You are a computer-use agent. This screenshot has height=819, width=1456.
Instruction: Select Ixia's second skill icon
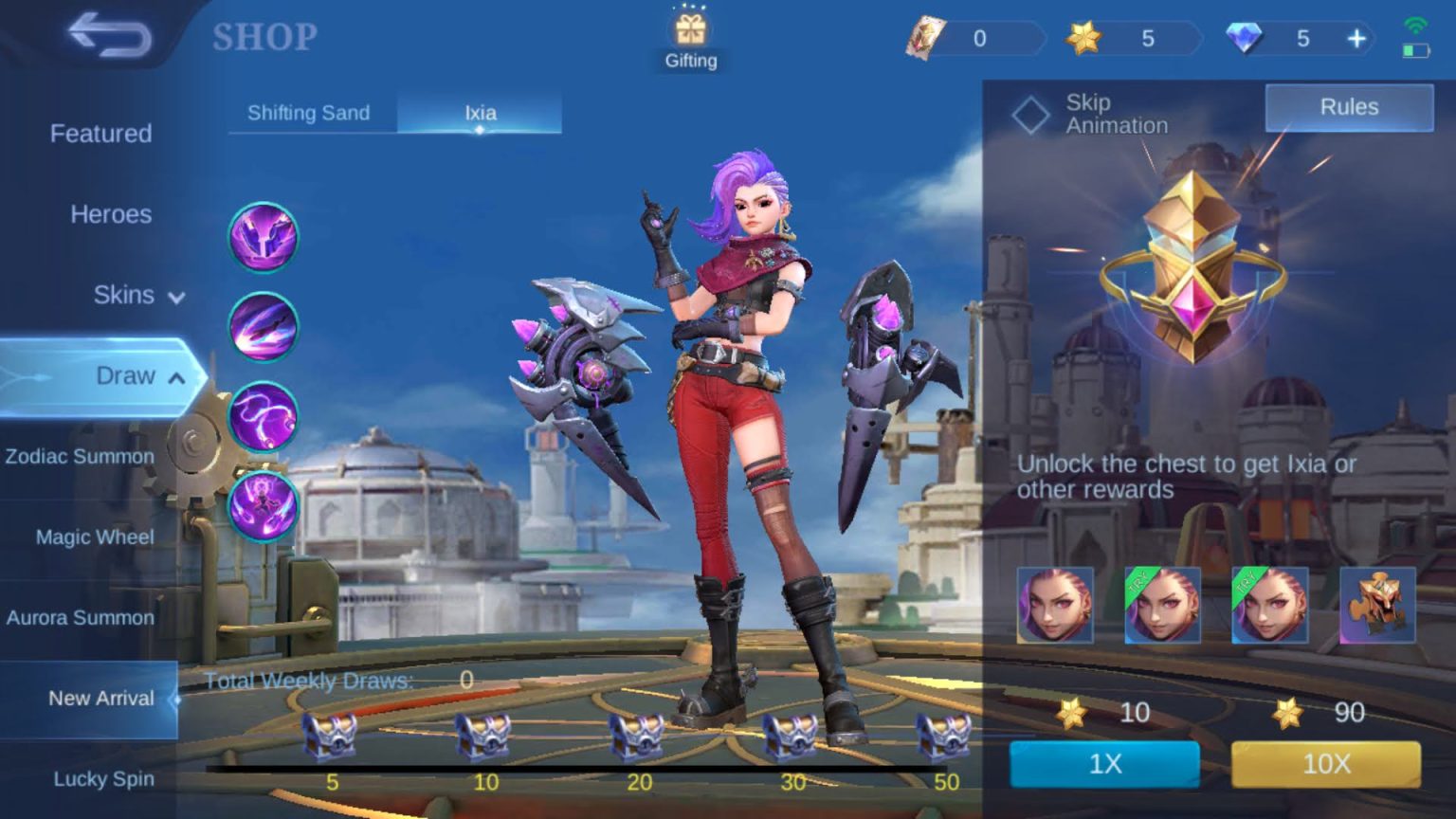point(264,326)
